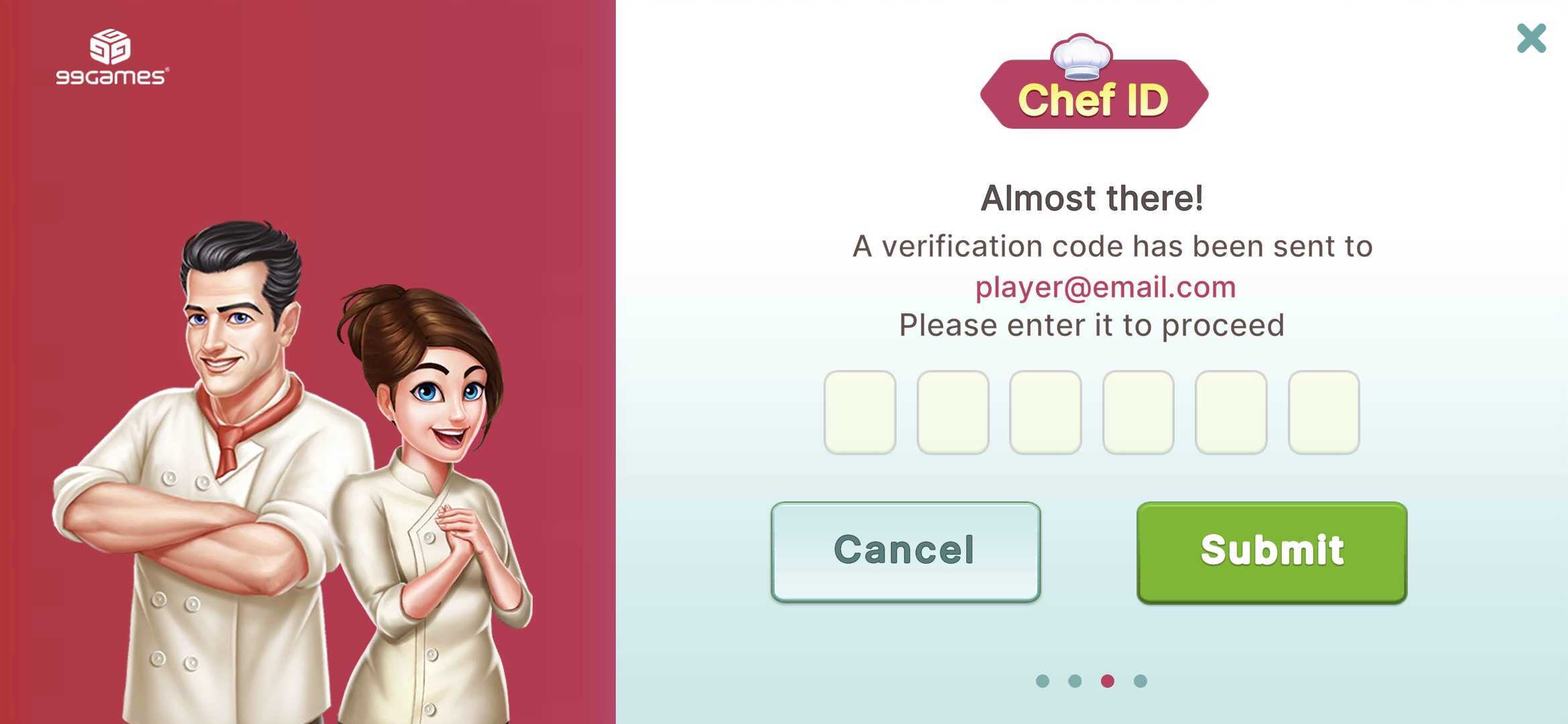Viewport: 1568px width, 724px height.
Task: Close the Chef ID dialog
Action: (x=1531, y=38)
